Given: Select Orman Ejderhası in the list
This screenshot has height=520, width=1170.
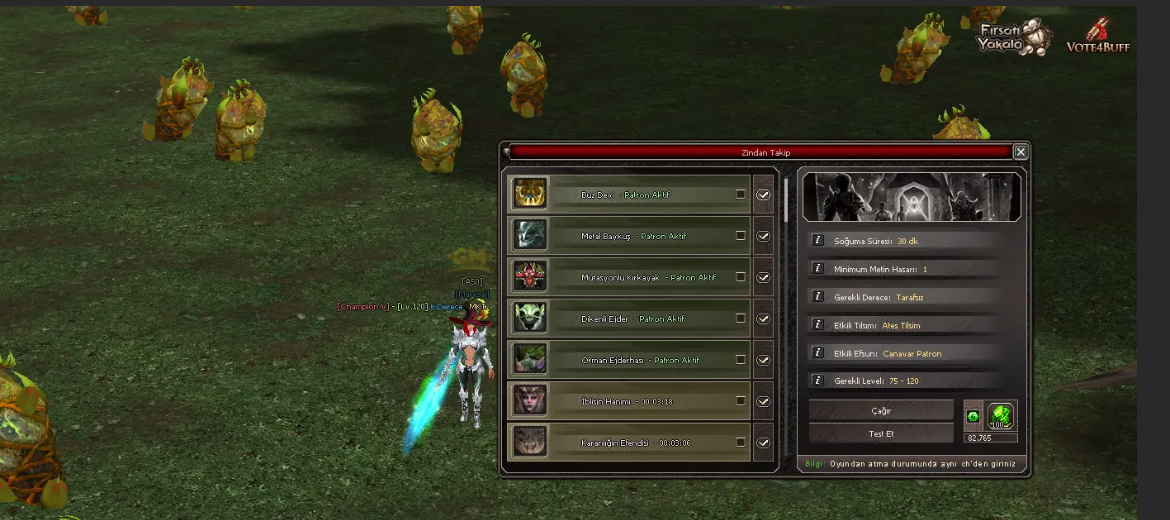Looking at the screenshot, I should point(630,359).
